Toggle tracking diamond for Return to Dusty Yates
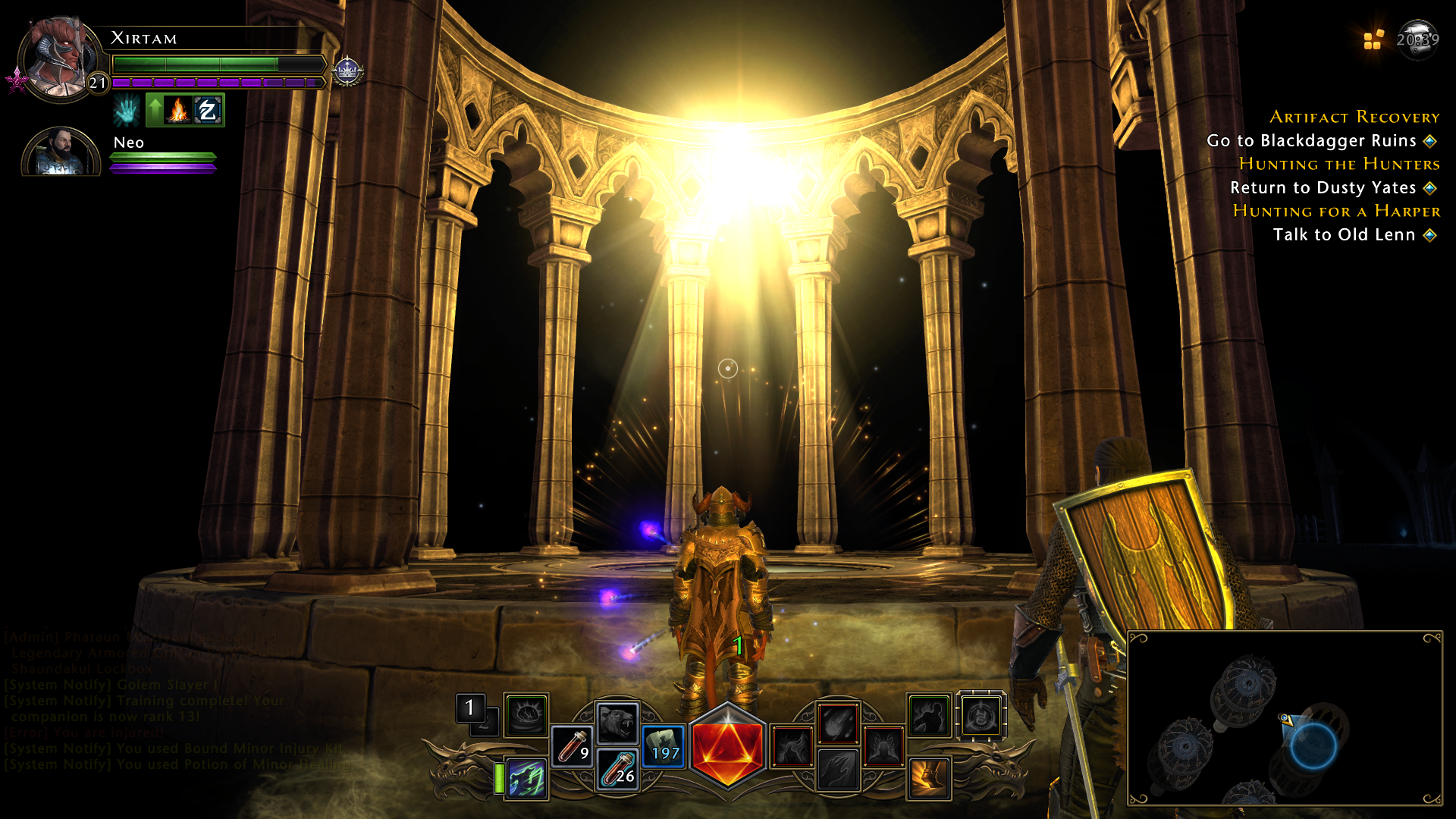This screenshot has width=1456, height=819. (x=1429, y=187)
